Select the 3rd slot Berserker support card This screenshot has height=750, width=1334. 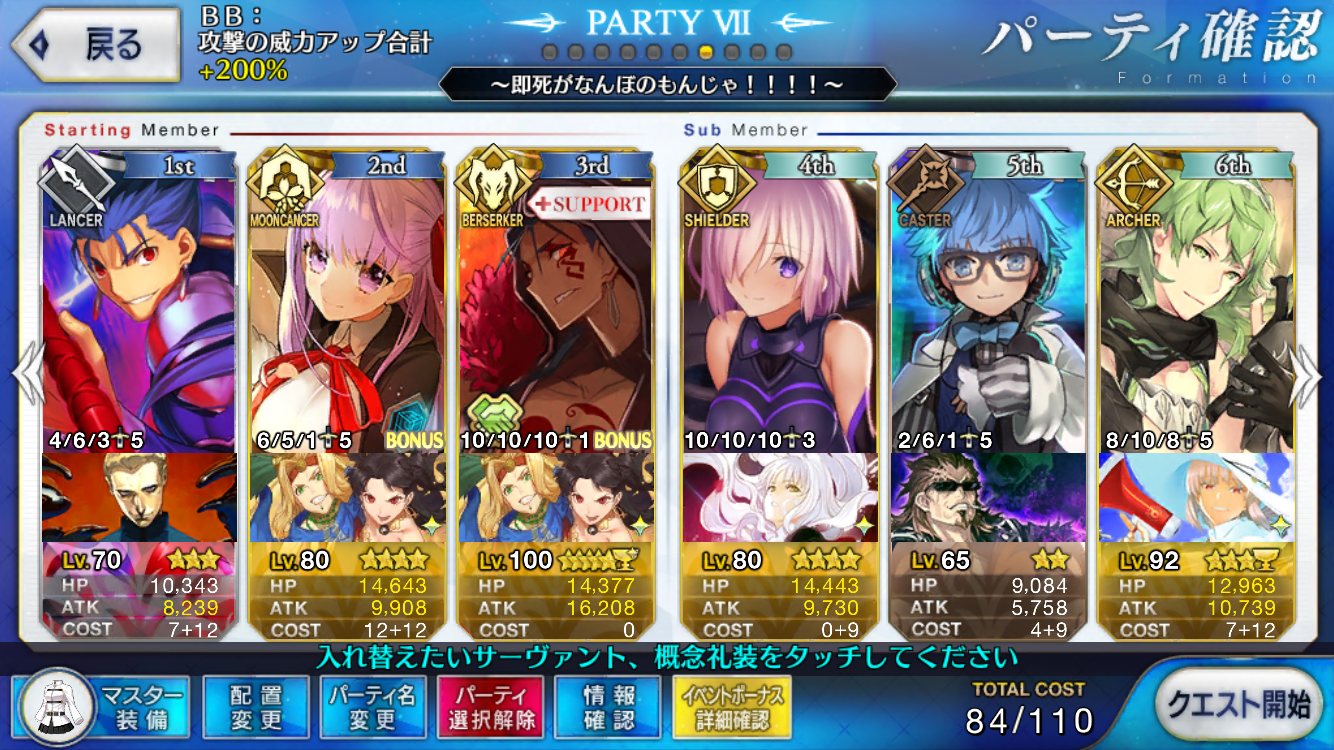point(555,310)
